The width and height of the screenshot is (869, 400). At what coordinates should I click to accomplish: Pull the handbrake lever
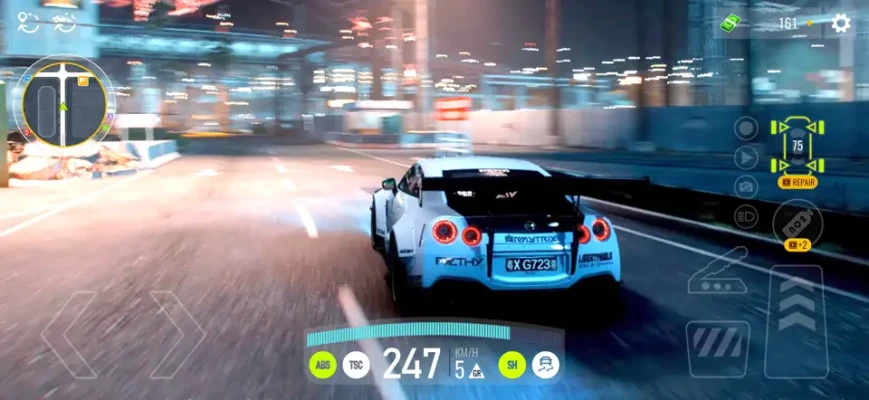point(718,270)
